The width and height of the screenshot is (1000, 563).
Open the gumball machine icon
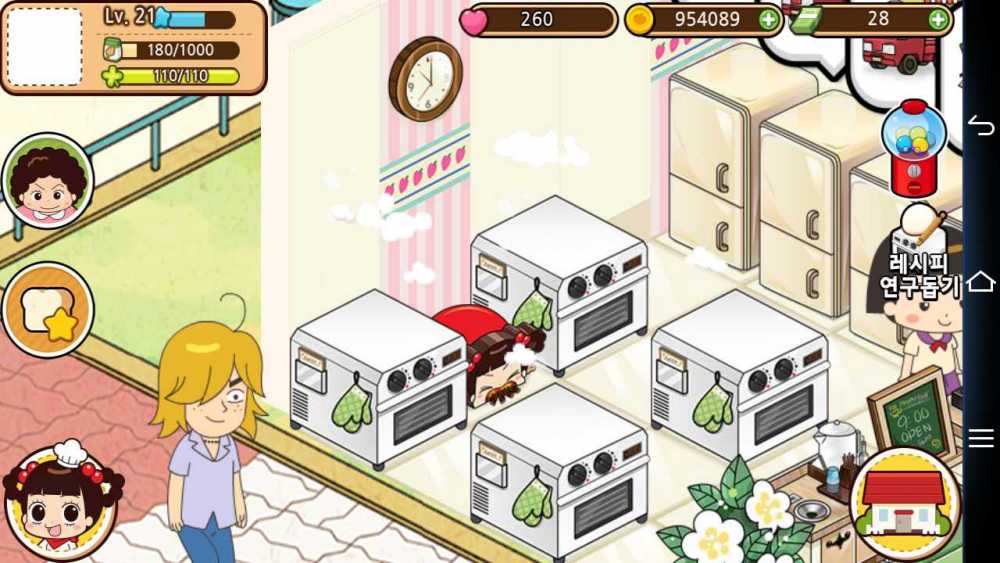pyautogui.click(x=912, y=147)
